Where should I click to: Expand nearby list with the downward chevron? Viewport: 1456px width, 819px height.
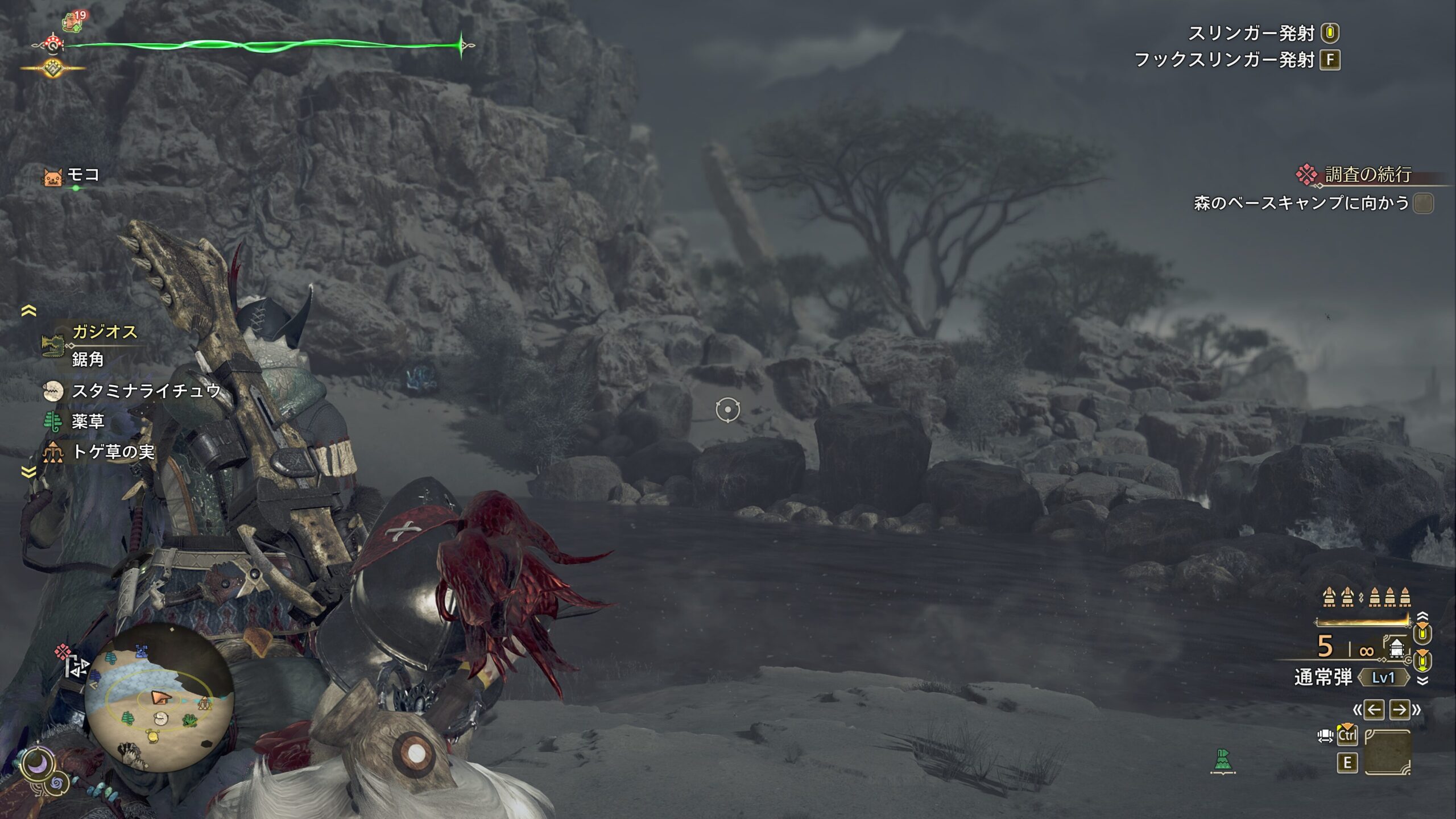click(28, 472)
